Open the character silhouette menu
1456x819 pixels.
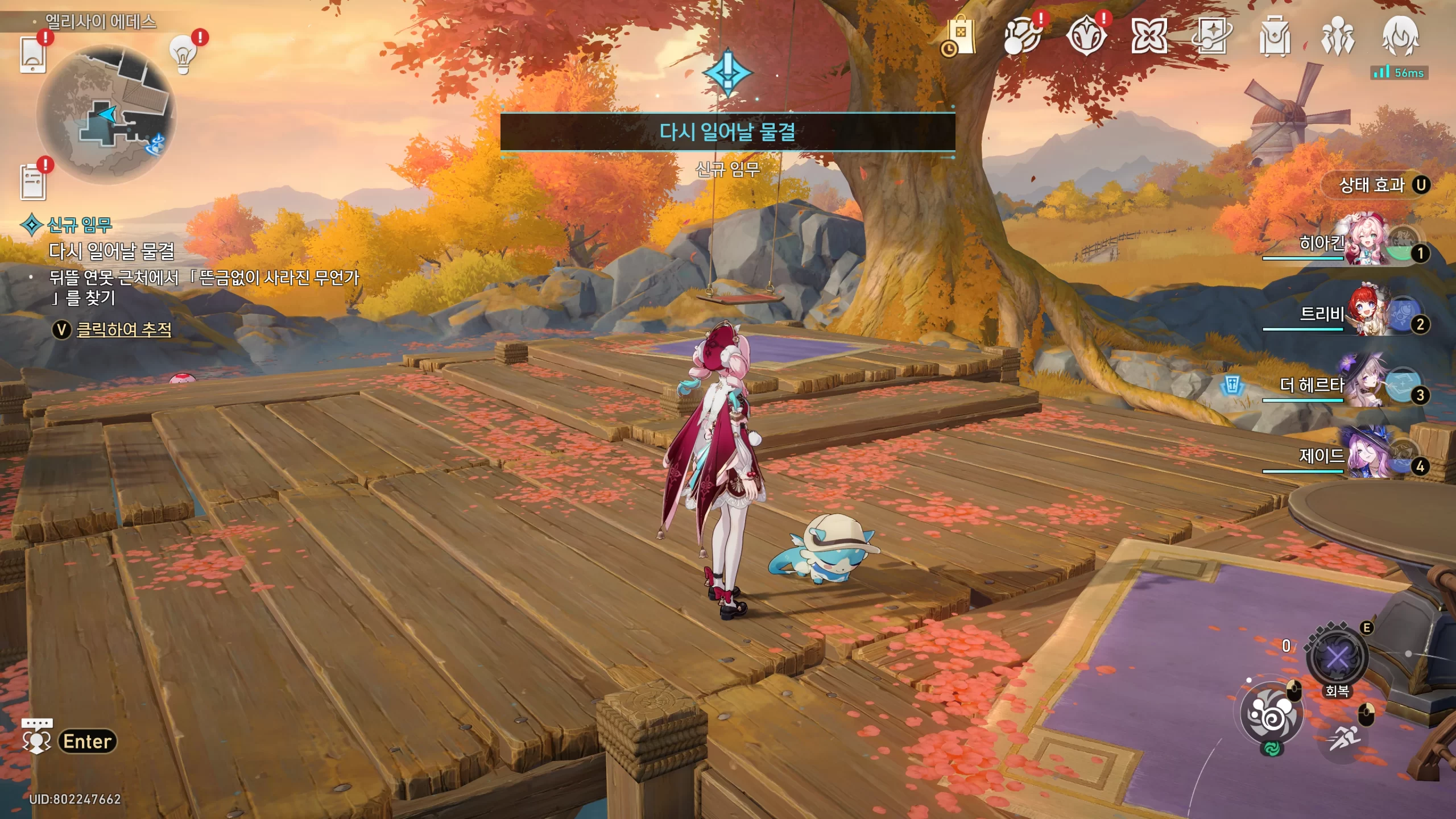1400,36
